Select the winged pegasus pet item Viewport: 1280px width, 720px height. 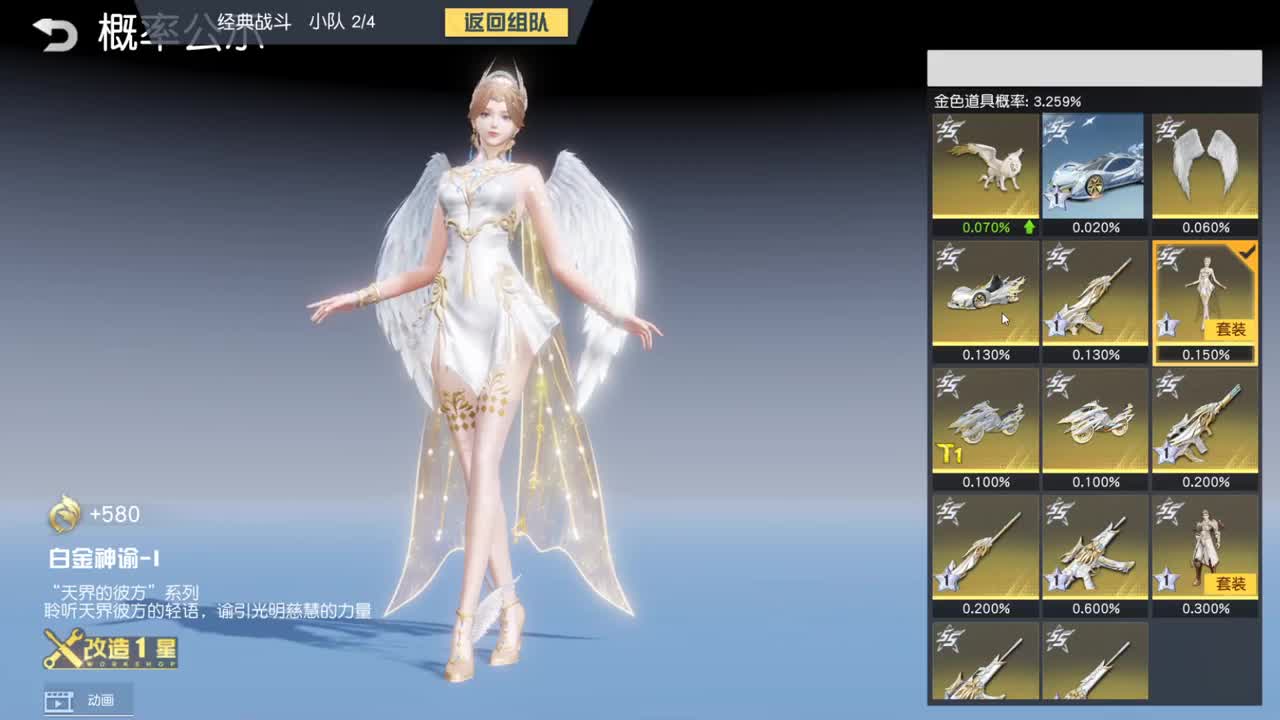pyautogui.click(x=983, y=168)
